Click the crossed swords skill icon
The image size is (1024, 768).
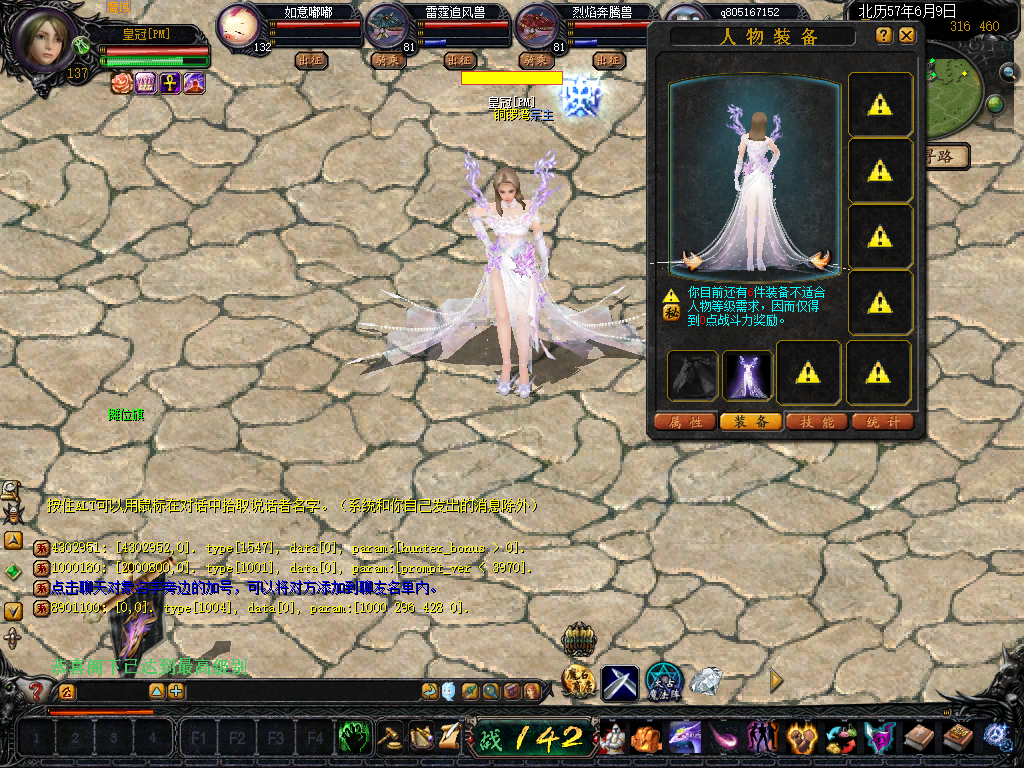[619, 683]
